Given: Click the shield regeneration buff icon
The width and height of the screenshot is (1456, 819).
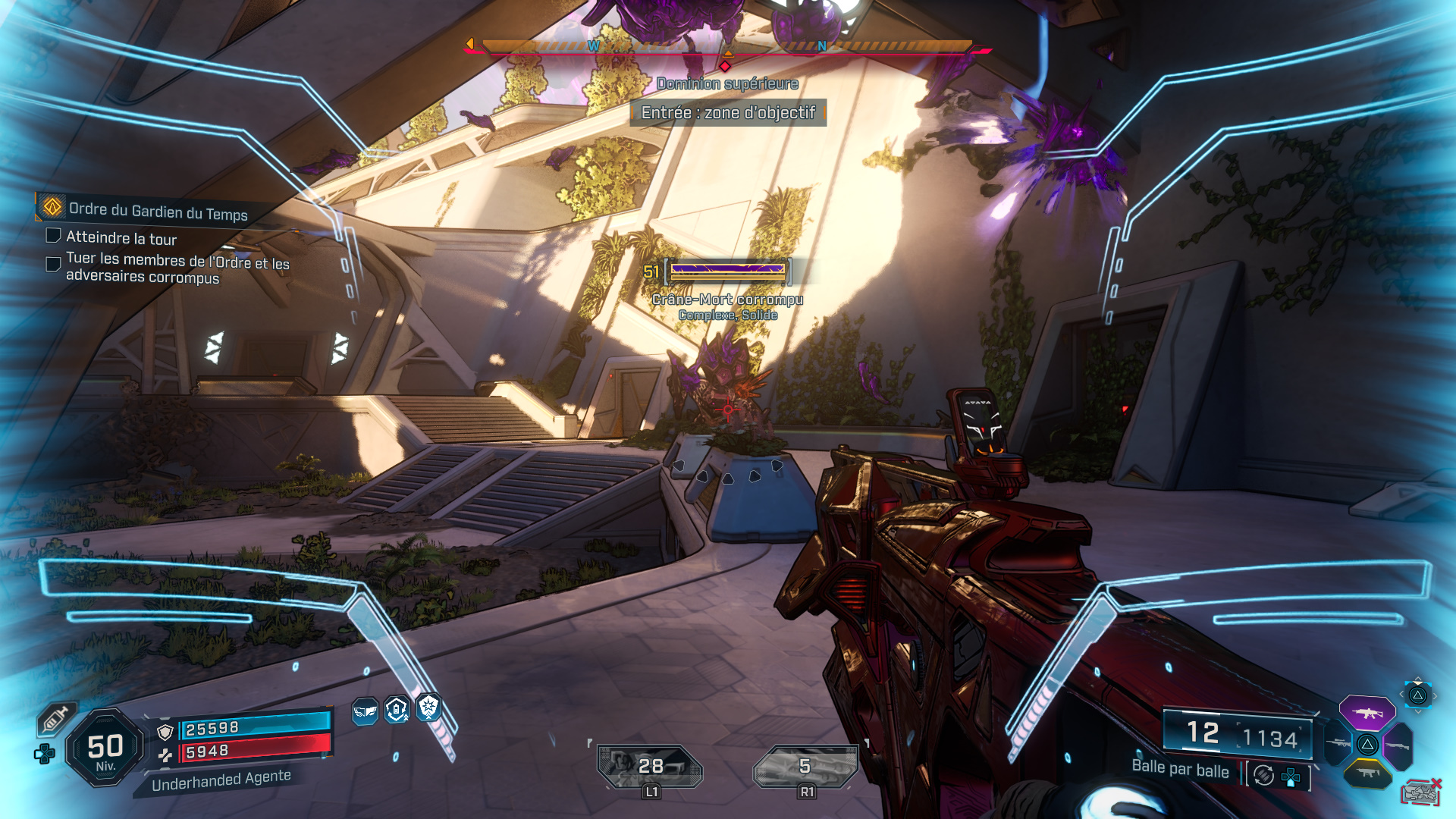Looking at the screenshot, I should 396,709.
